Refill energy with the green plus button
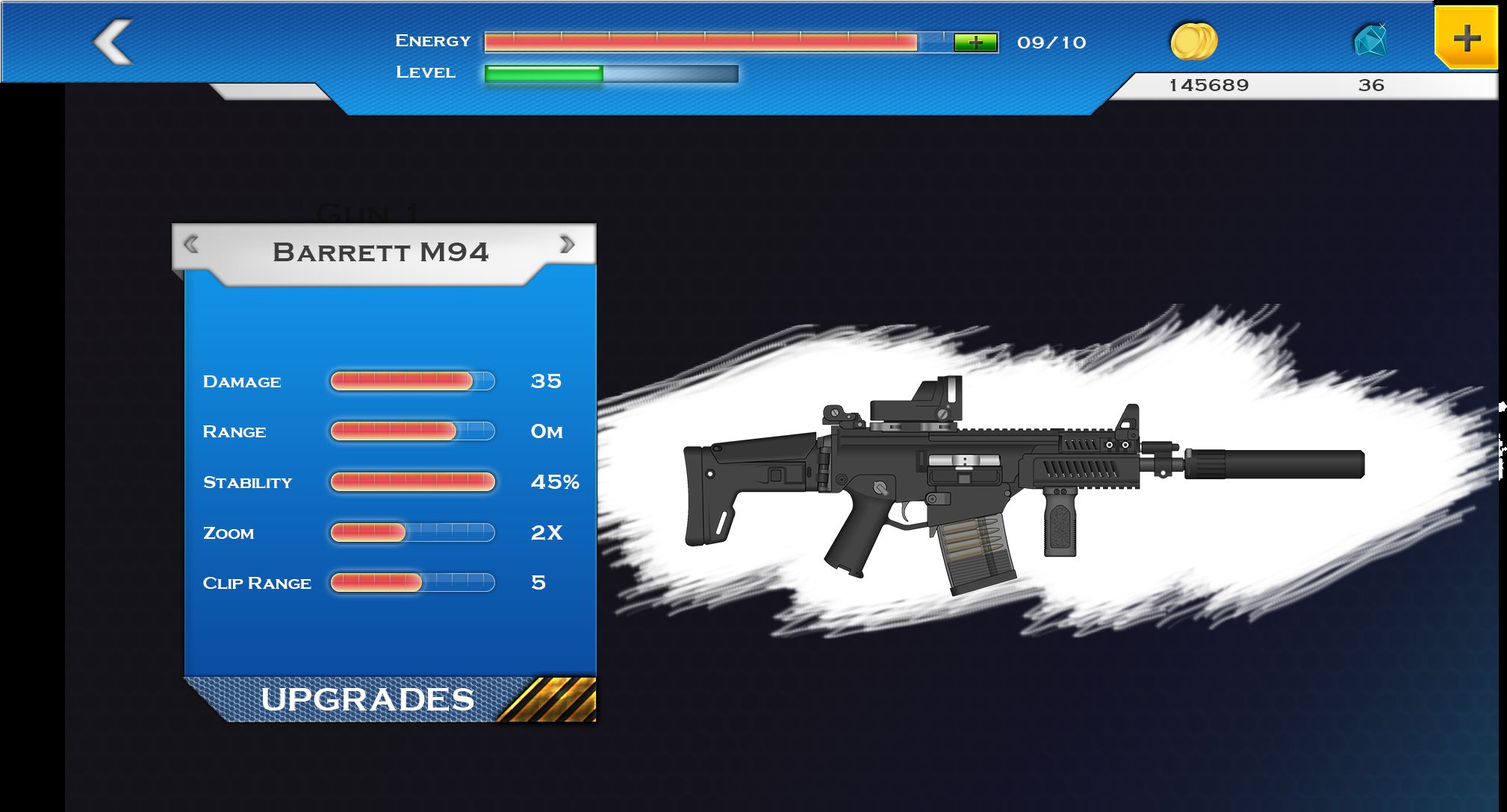Viewport: 1507px width, 812px height. point(975,43)
